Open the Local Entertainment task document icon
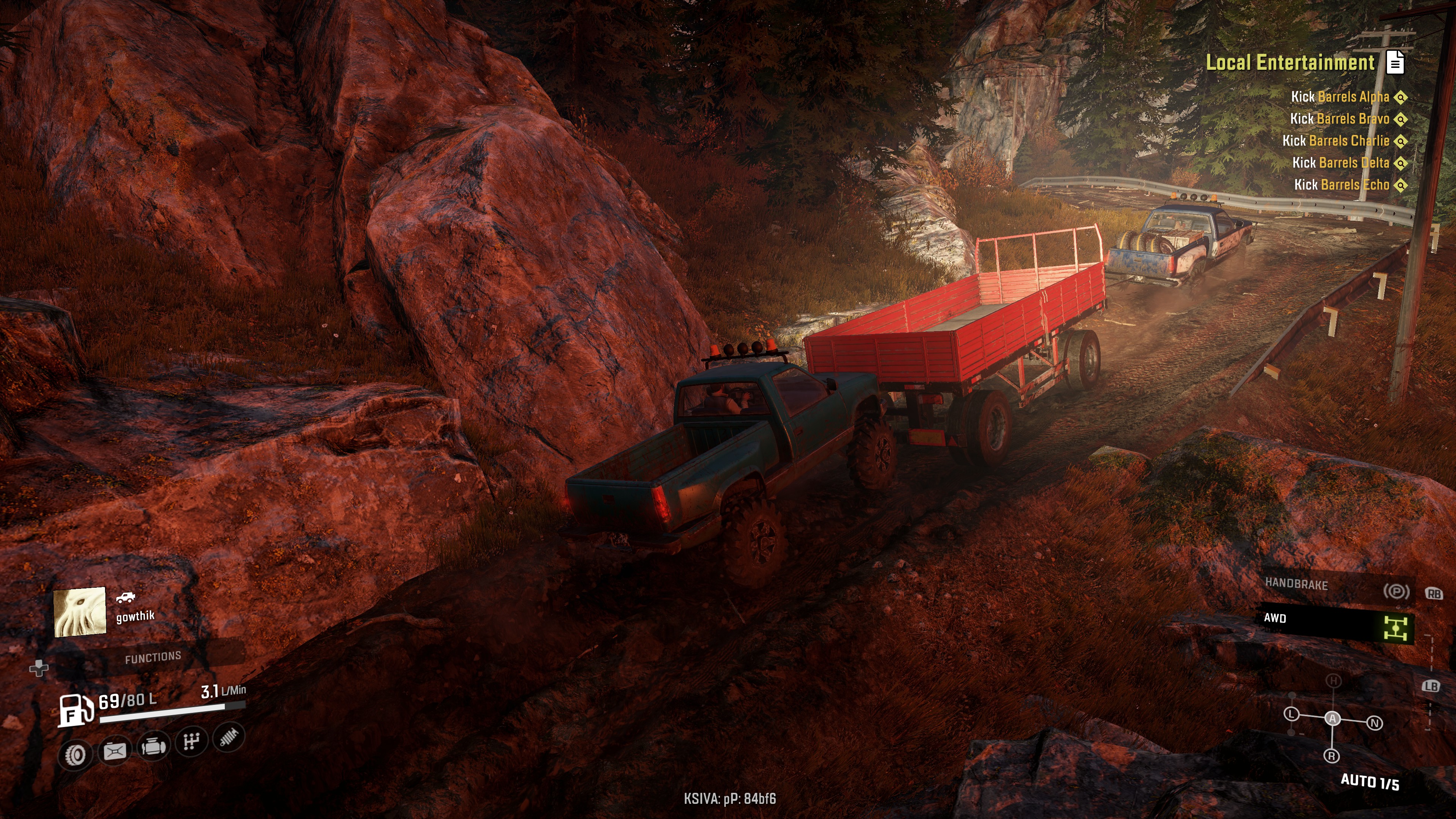The height and width of the screenshot is (819, 1456). coord(1395,62)
